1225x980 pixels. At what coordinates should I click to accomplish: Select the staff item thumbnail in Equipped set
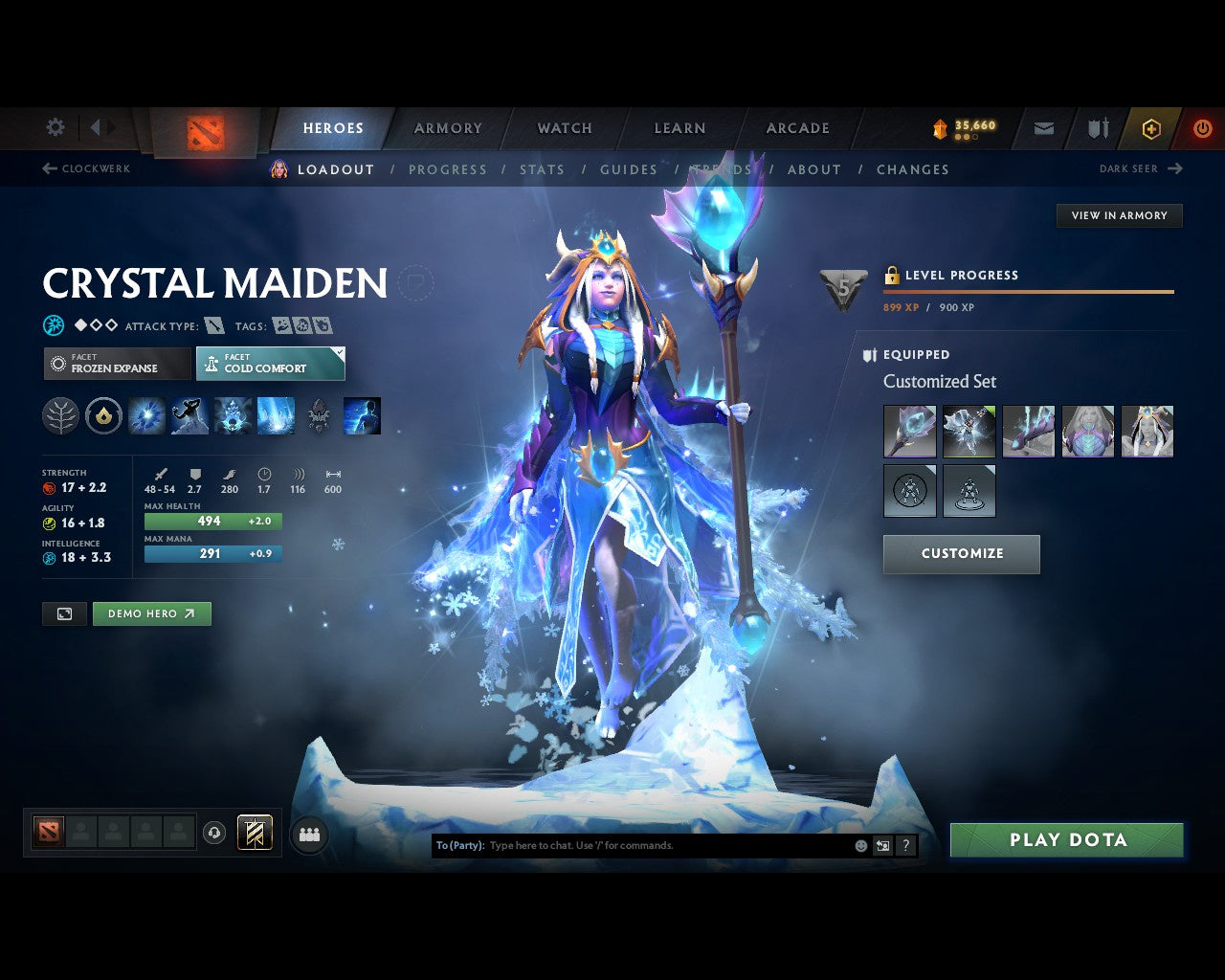pos(909,431)
